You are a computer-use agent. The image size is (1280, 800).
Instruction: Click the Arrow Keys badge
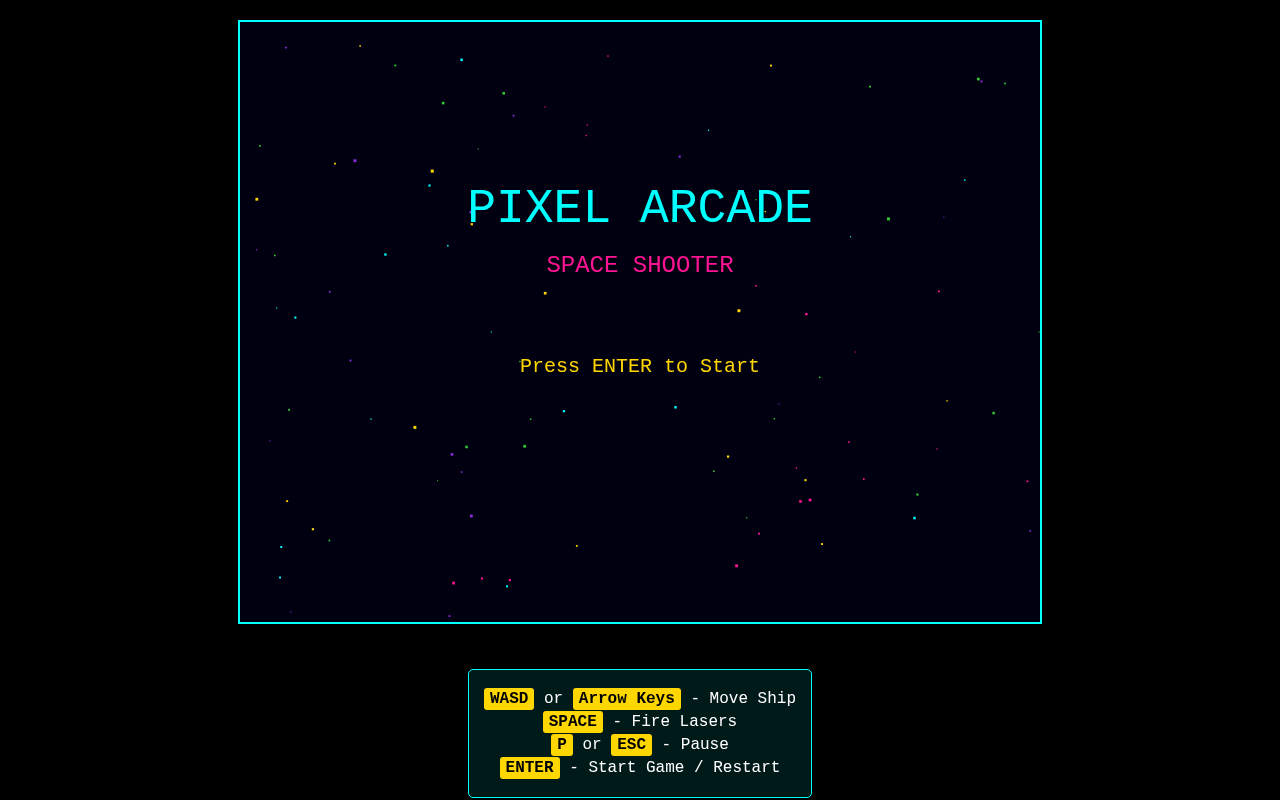coord(626,697)
